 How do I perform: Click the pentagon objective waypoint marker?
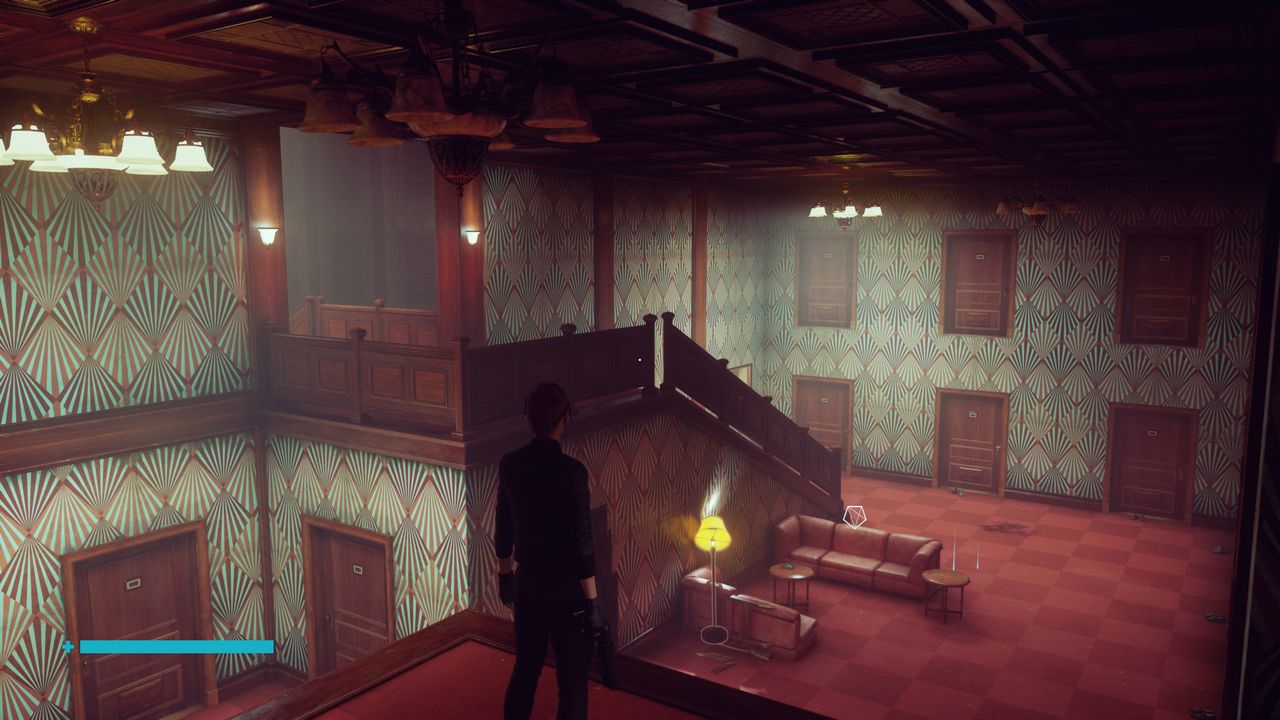[854, 516]
